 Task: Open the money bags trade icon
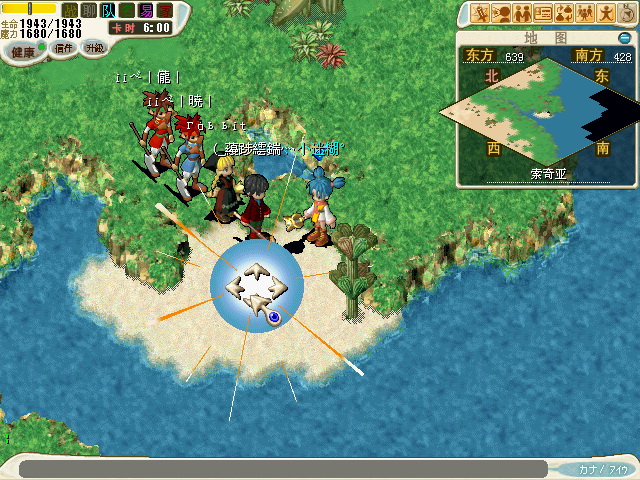click(x=564, y=13)
